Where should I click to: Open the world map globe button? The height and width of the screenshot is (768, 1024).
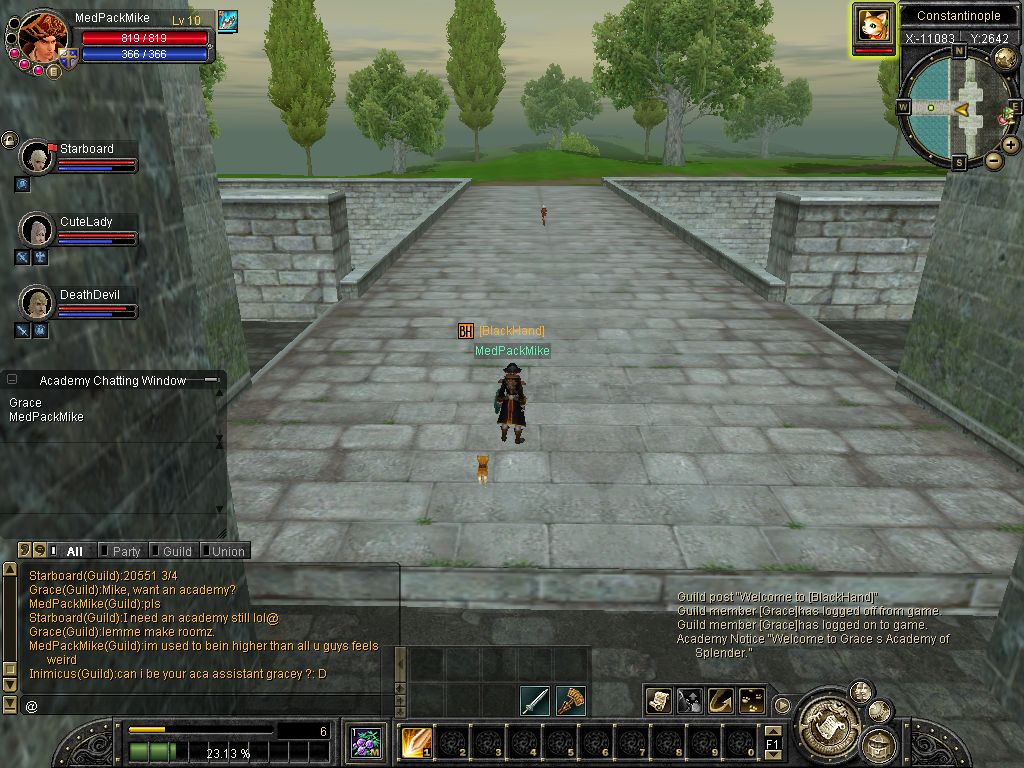coord(1005,59)
